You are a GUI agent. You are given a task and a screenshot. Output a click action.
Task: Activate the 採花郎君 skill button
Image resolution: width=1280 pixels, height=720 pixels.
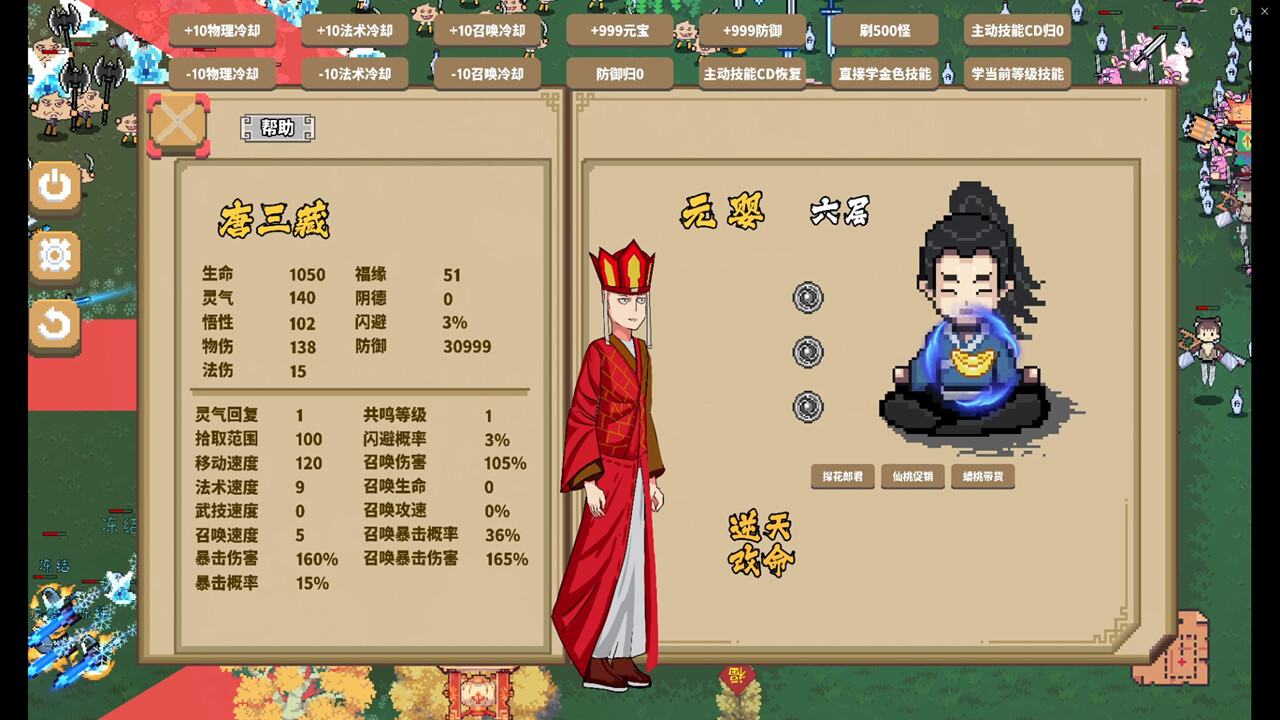pos(841,477)
